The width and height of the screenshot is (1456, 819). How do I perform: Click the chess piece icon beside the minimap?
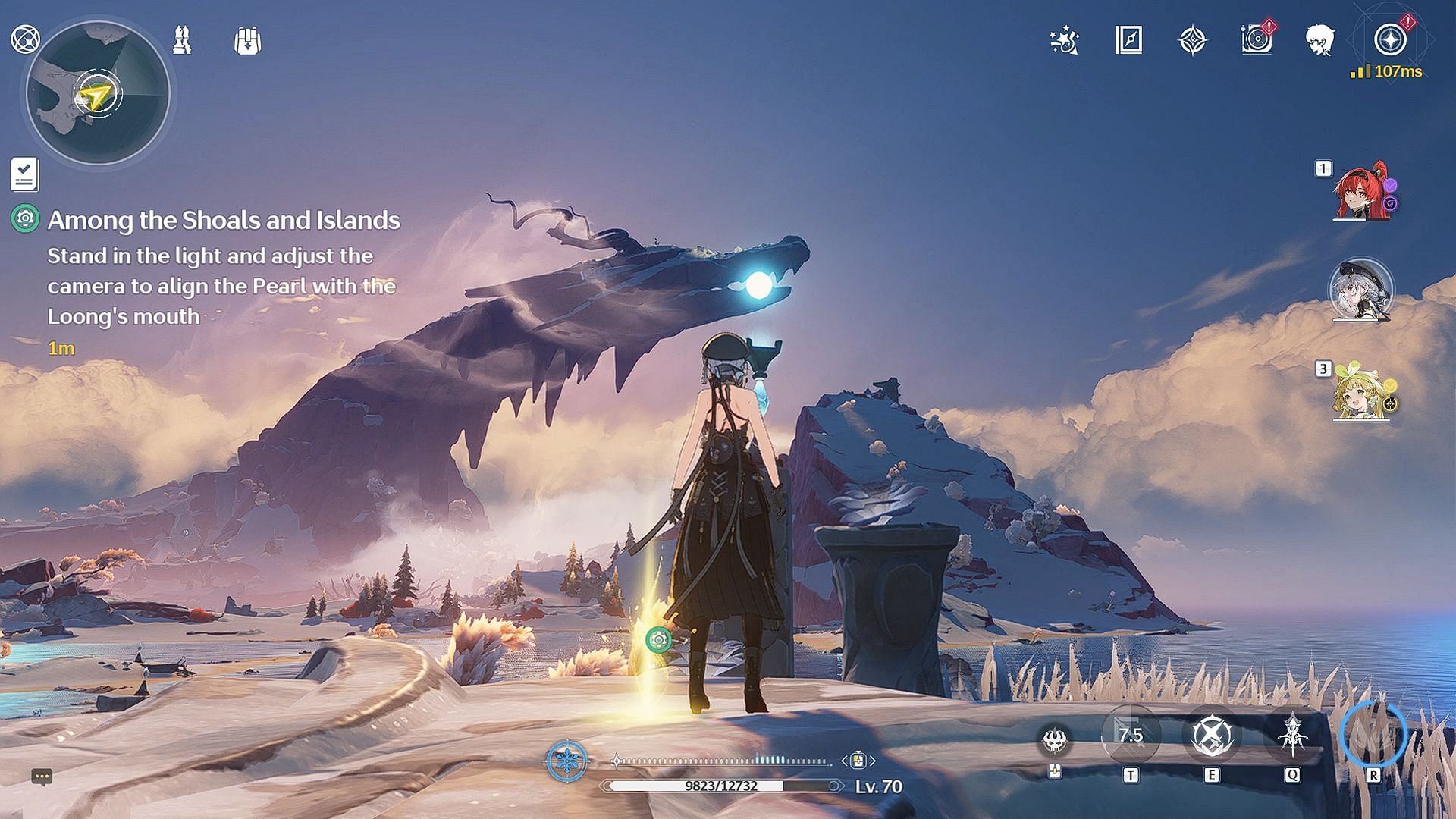[182, 40]
